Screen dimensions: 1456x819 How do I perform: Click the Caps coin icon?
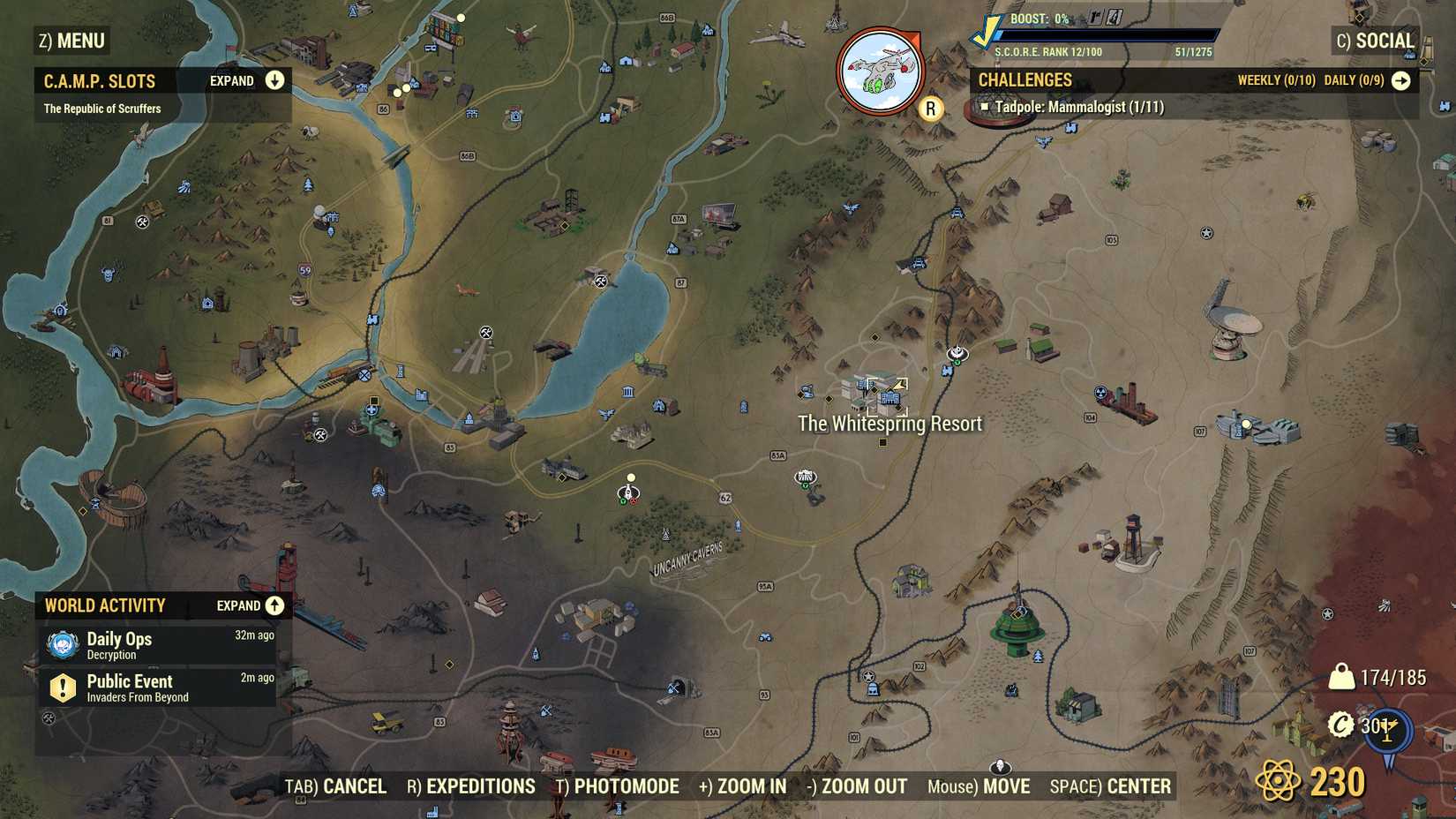click(1341, 725)
